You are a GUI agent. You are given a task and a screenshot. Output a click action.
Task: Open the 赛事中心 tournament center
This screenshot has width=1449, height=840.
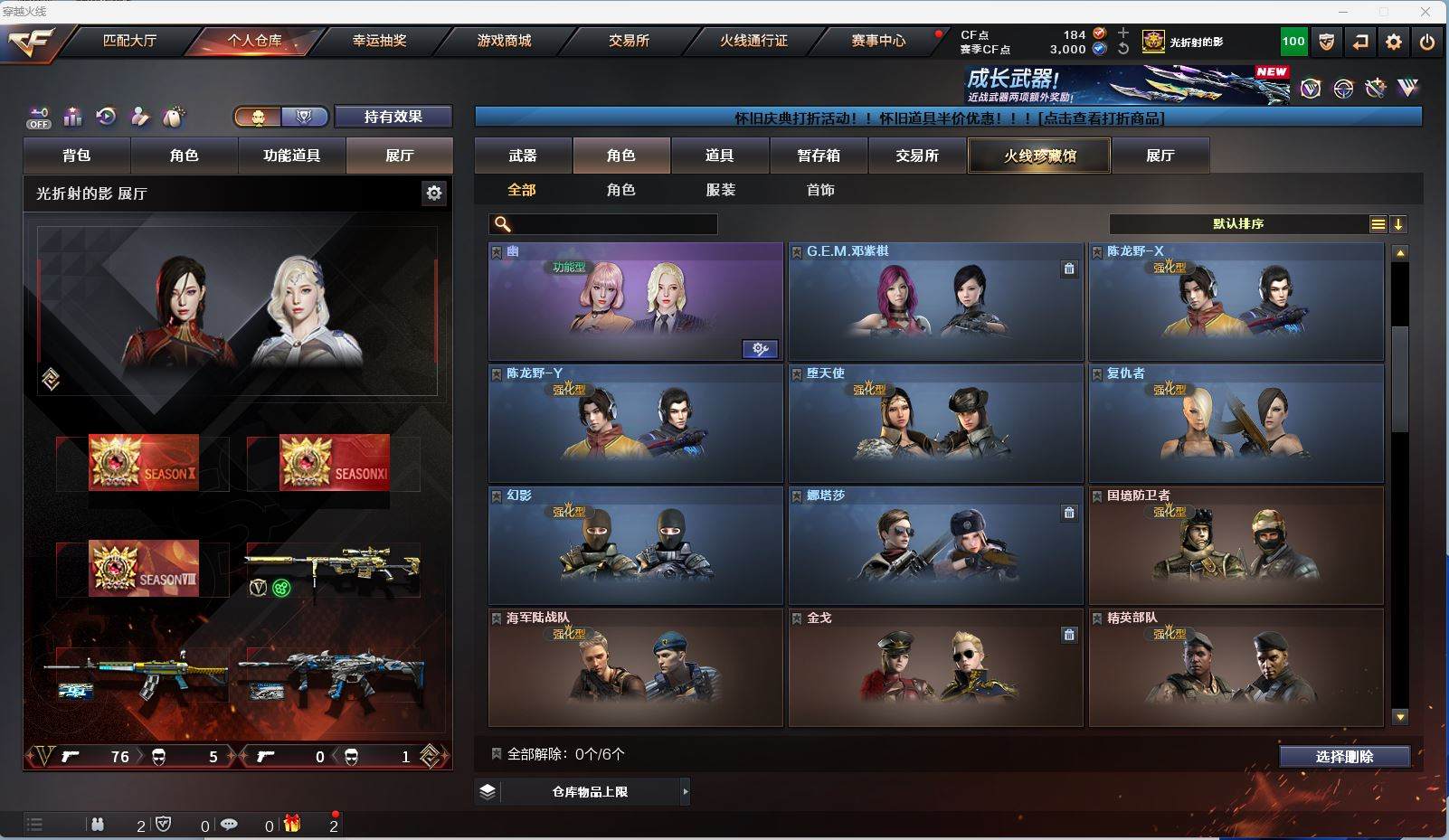[877, 41]
